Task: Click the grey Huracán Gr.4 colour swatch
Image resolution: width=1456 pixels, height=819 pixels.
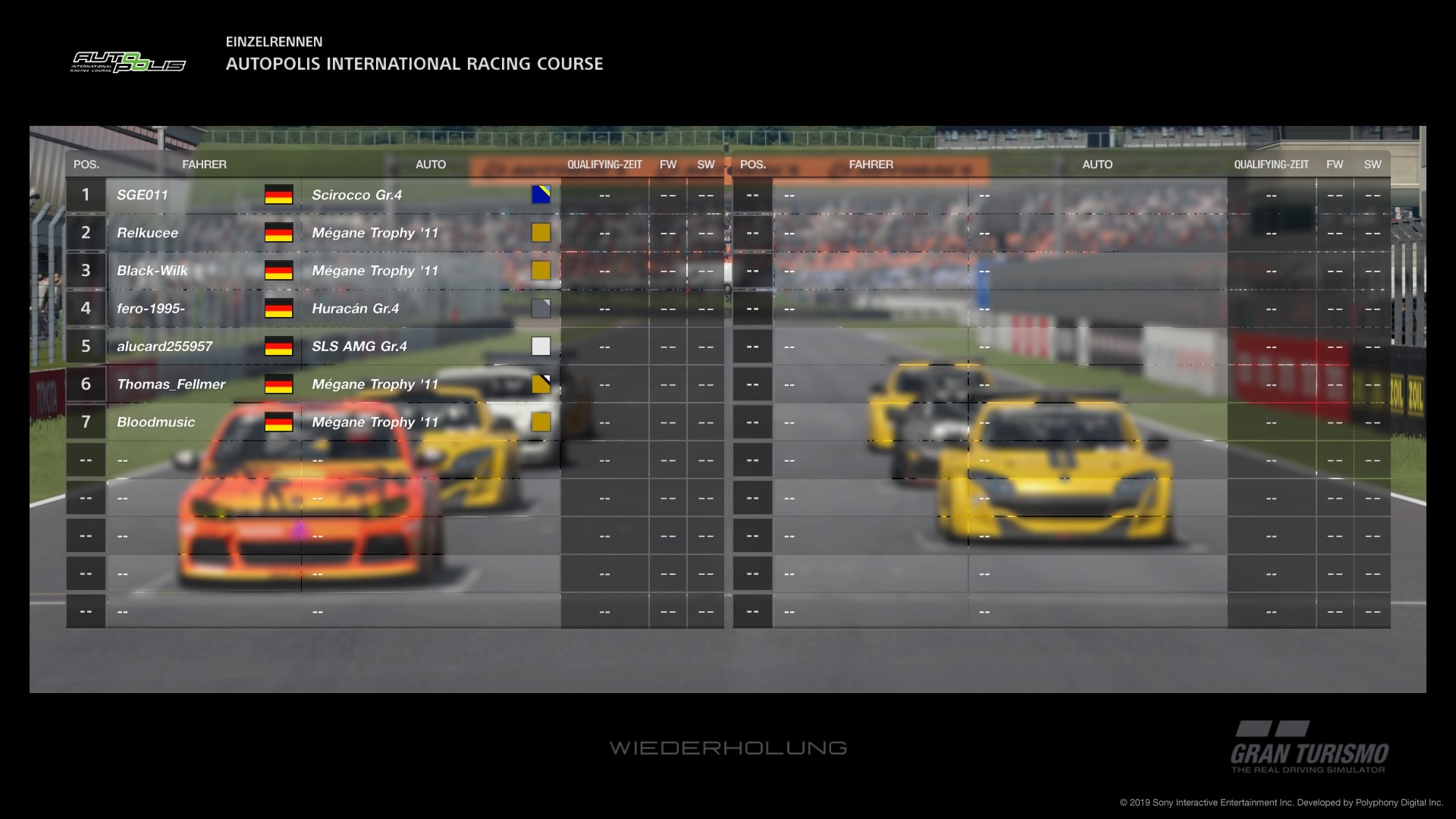Action: [x=541, y=309]
